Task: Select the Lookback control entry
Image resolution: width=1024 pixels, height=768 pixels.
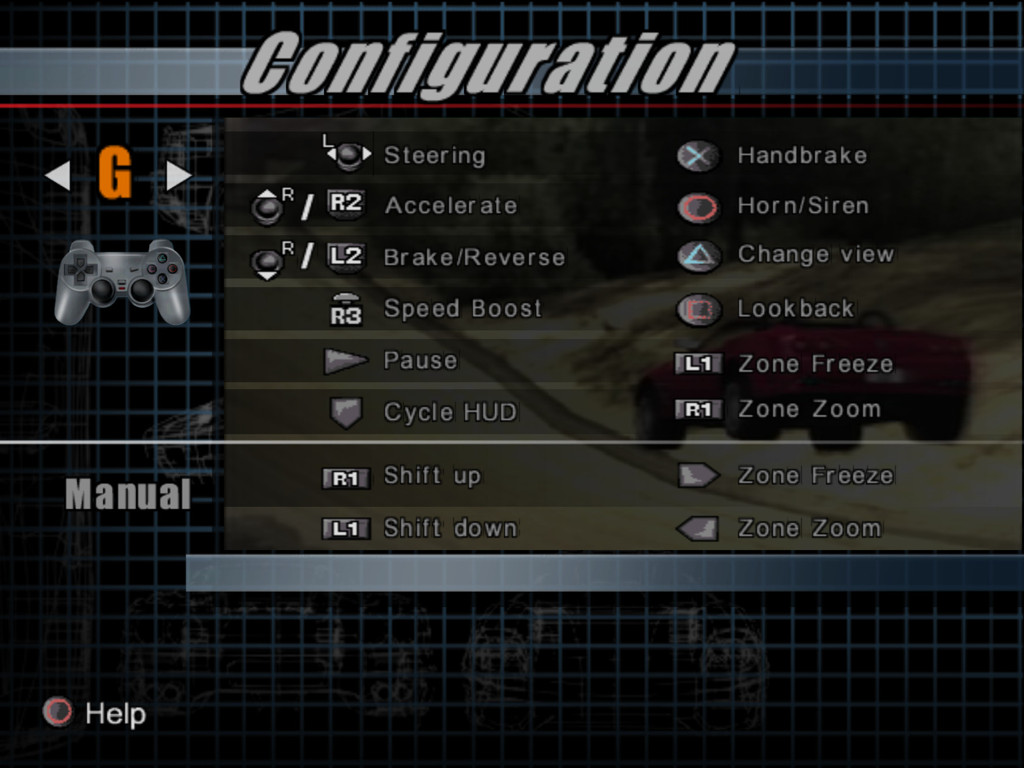Action: tap(795, 309)
